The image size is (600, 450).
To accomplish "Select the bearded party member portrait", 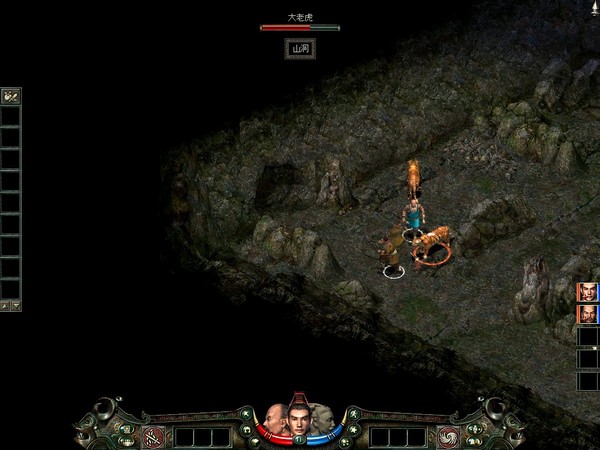I will tap(586, 314).
